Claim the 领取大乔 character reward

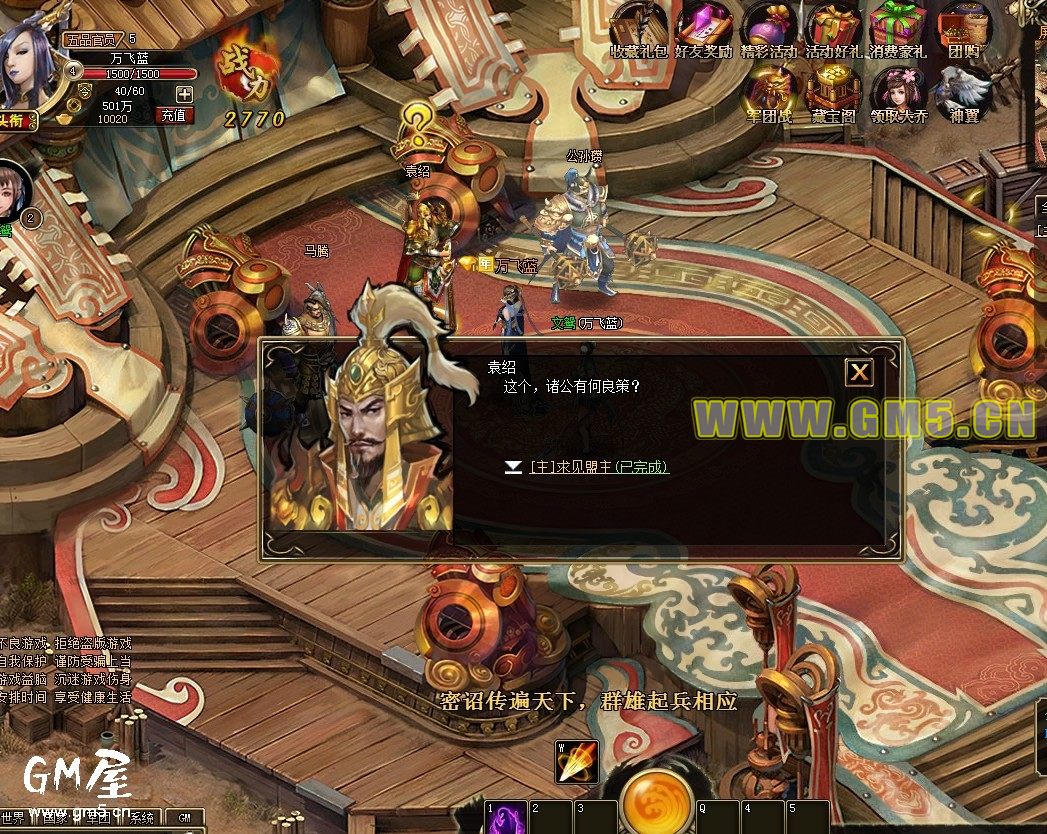tap(898, 93)
